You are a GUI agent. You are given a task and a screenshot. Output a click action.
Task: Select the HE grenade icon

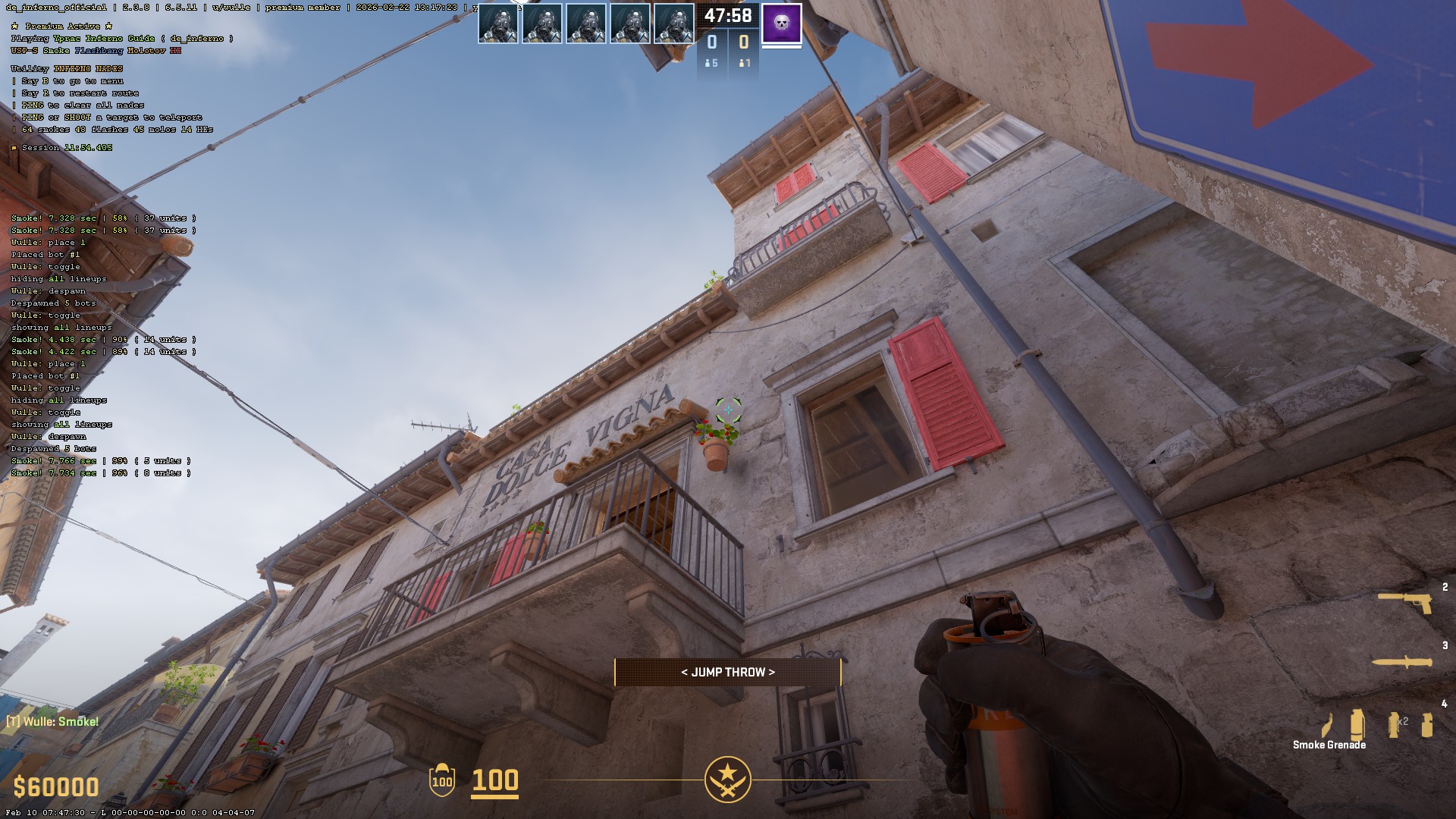point(1428,725)
